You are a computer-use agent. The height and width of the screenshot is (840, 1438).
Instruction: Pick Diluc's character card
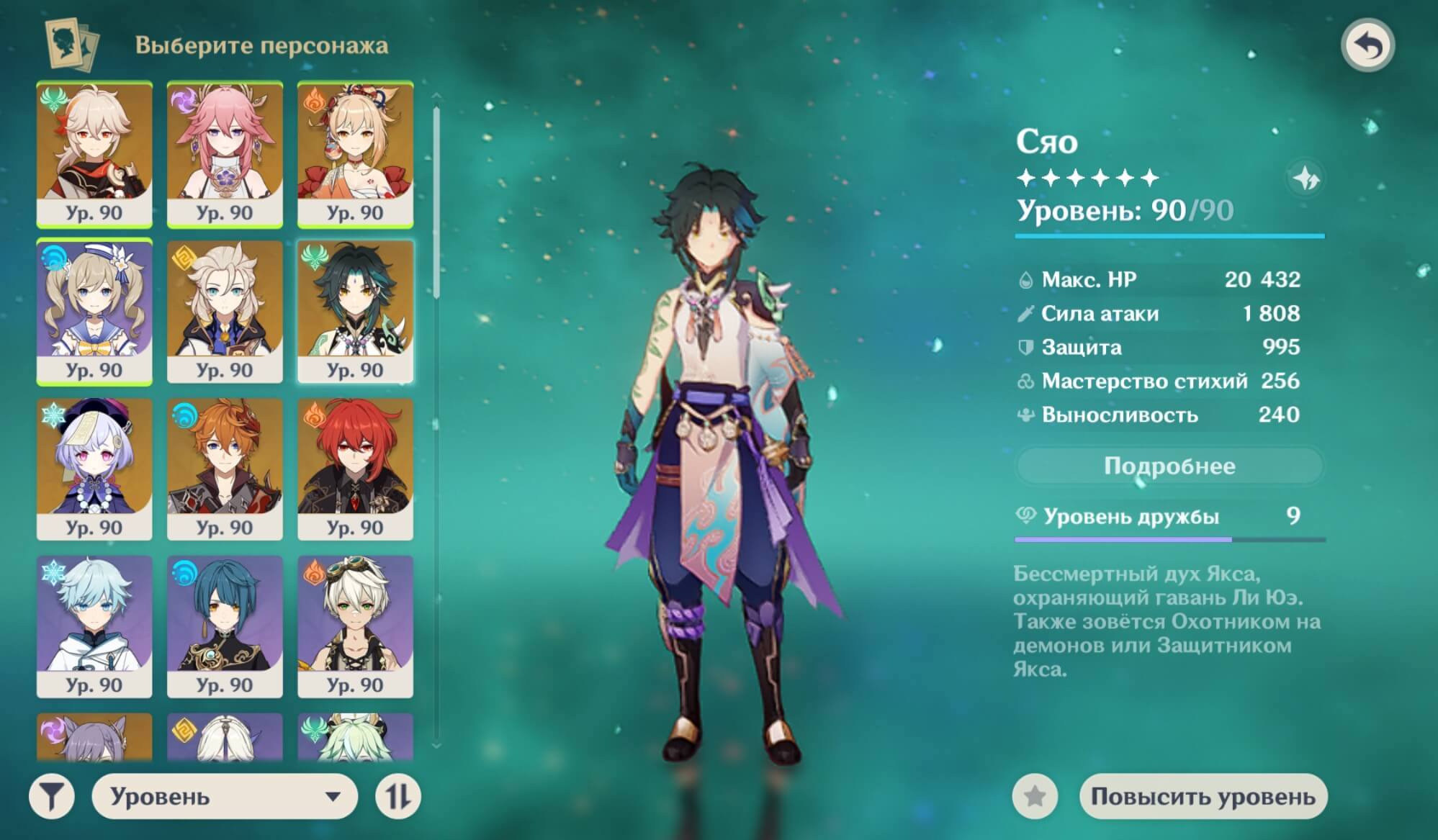(x=355, y=469)
